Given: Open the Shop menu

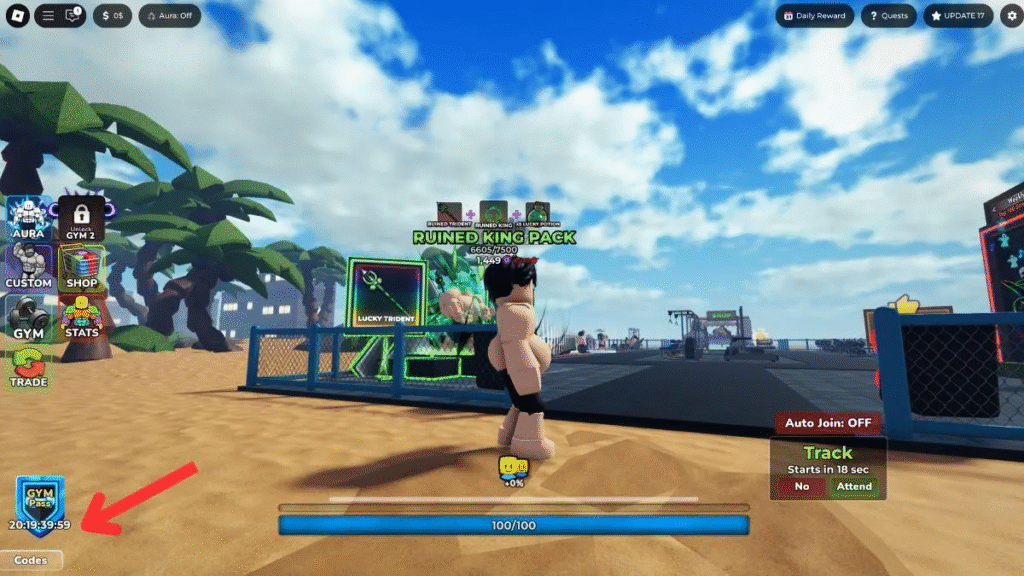Looking at the screenshot, I should pos(82,267).
